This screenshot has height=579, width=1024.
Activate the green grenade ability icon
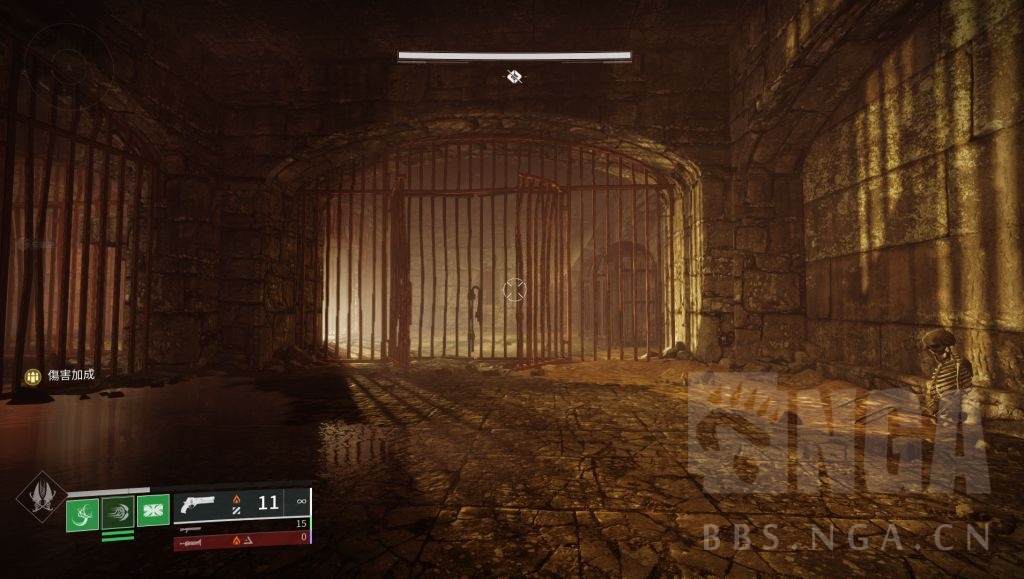click(x=82, y=514)
